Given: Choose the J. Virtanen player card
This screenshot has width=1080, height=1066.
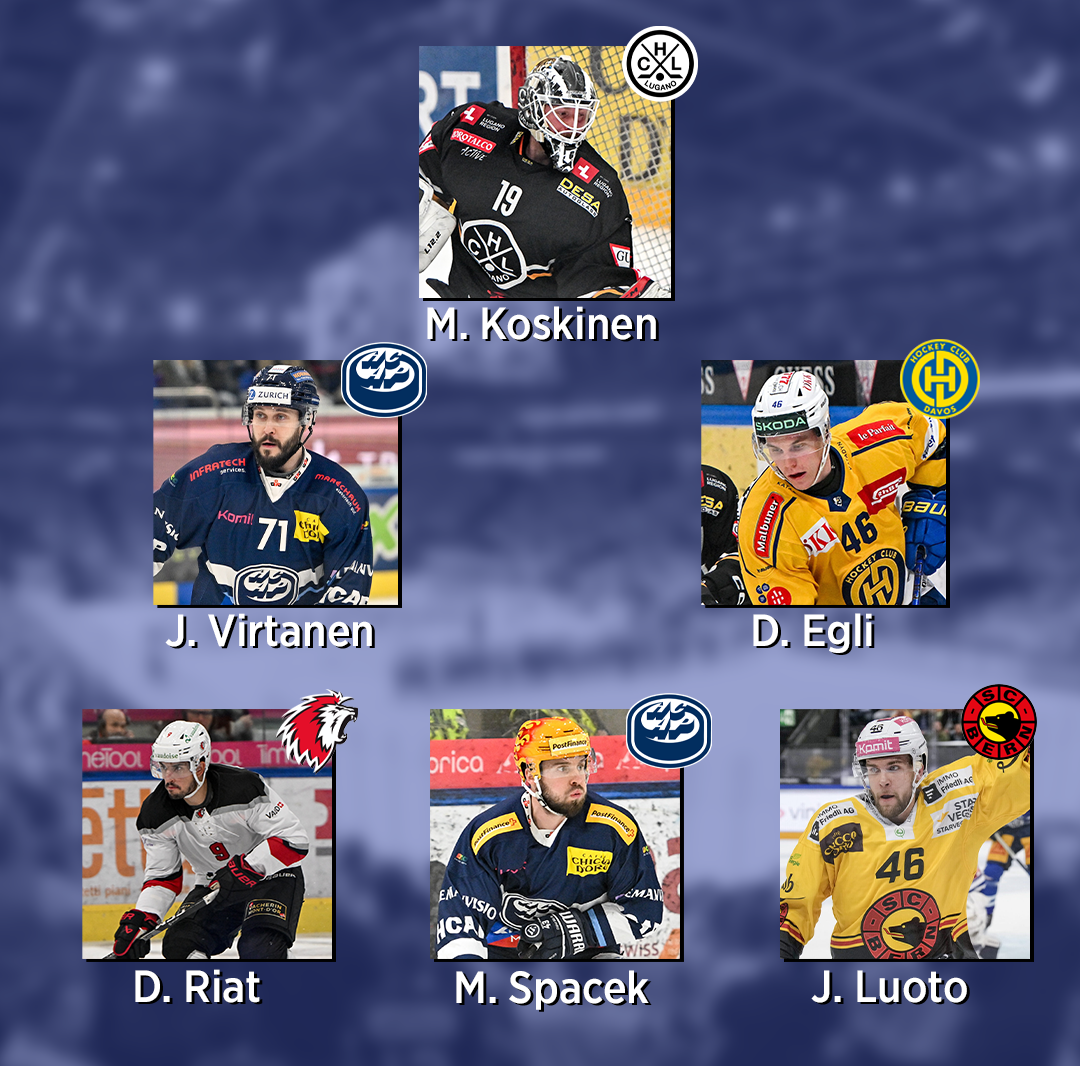Looking at the screenshot, I should (276, 483).
